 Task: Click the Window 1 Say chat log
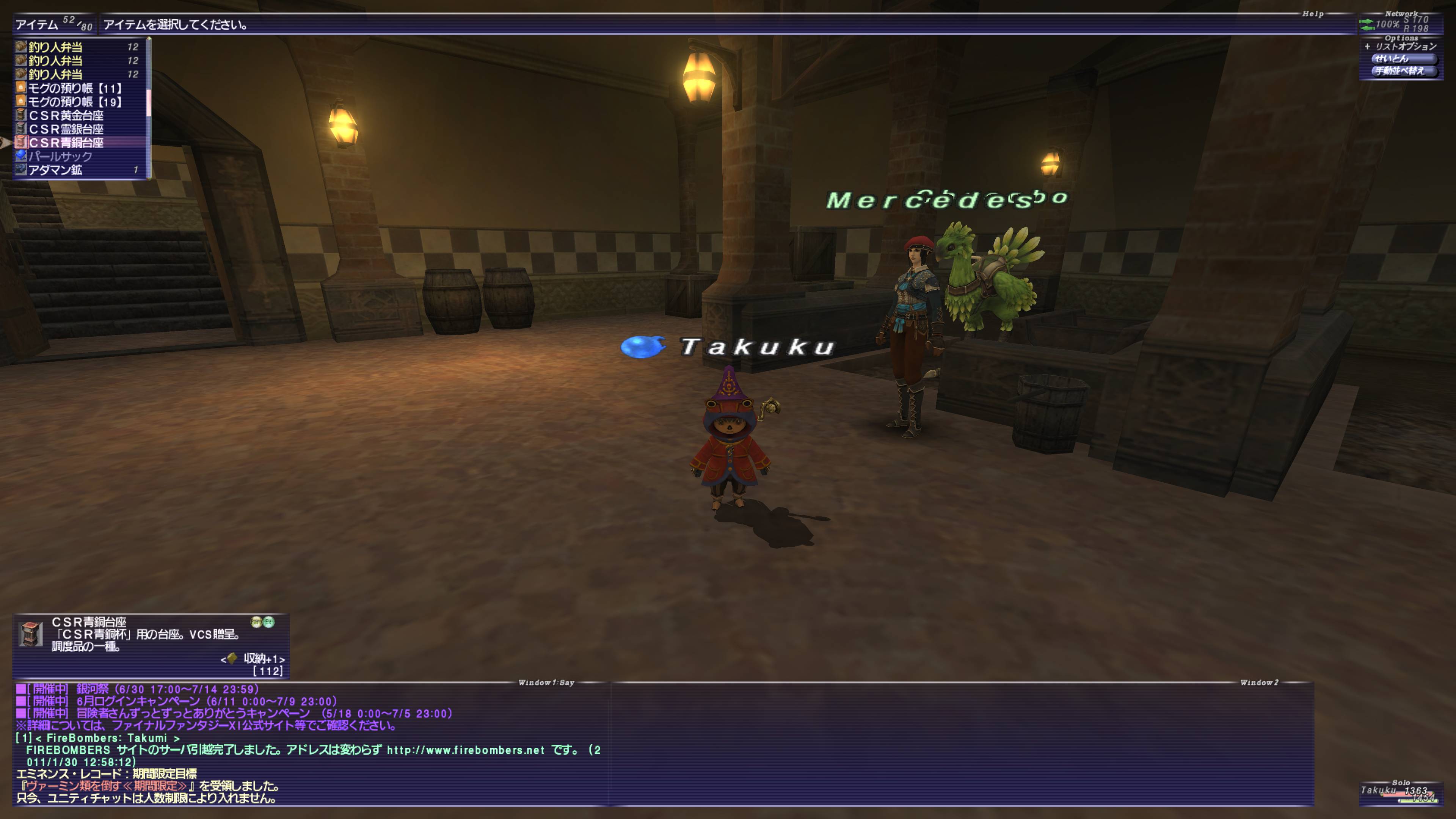[311, 743]
